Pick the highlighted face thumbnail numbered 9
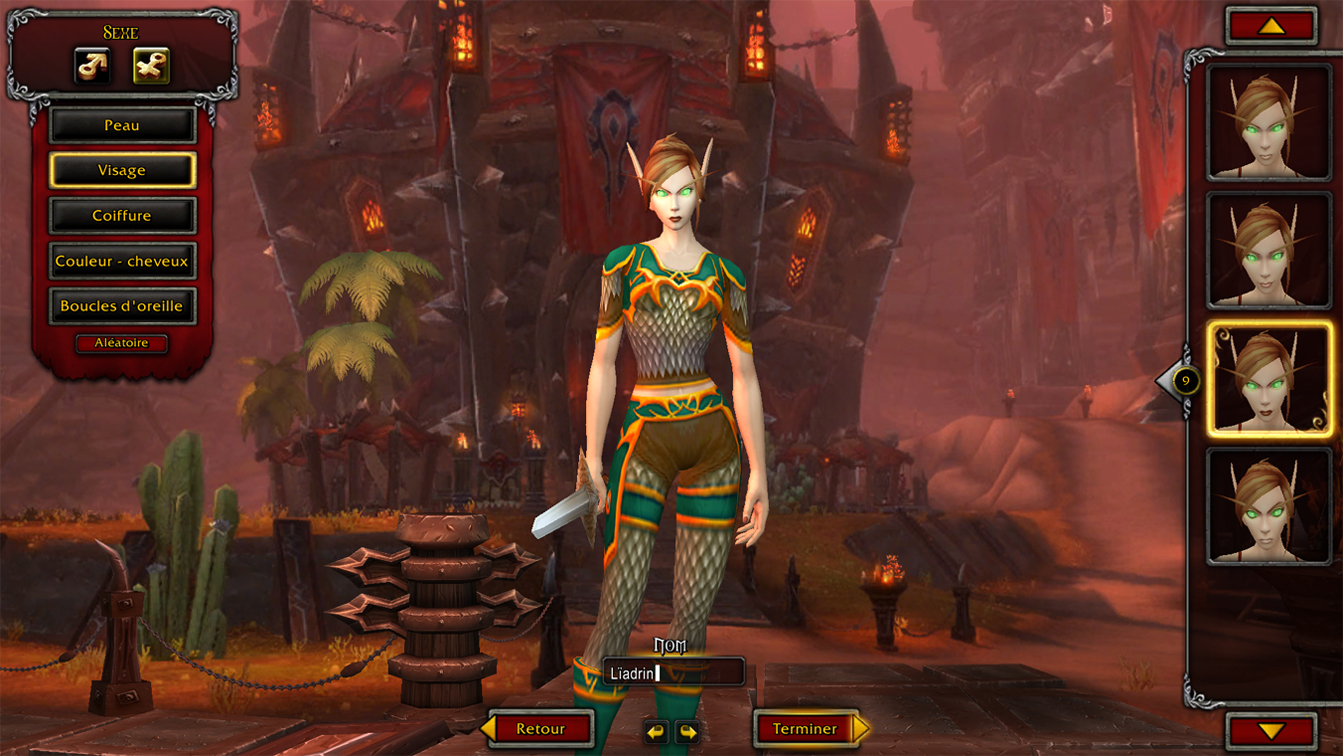This screenshot has height=756, width=1343. click(x=1269, y=379)
